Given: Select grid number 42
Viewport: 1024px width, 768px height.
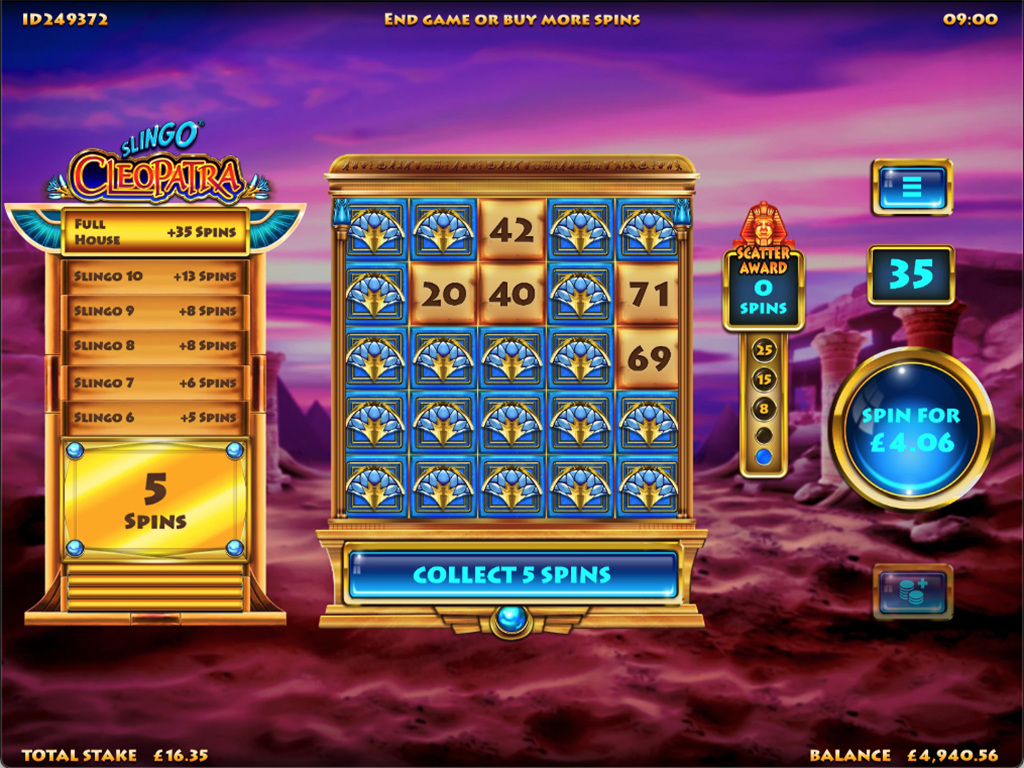Looking at the screenshot, I should pyautogui.click(x=511, y=231).
